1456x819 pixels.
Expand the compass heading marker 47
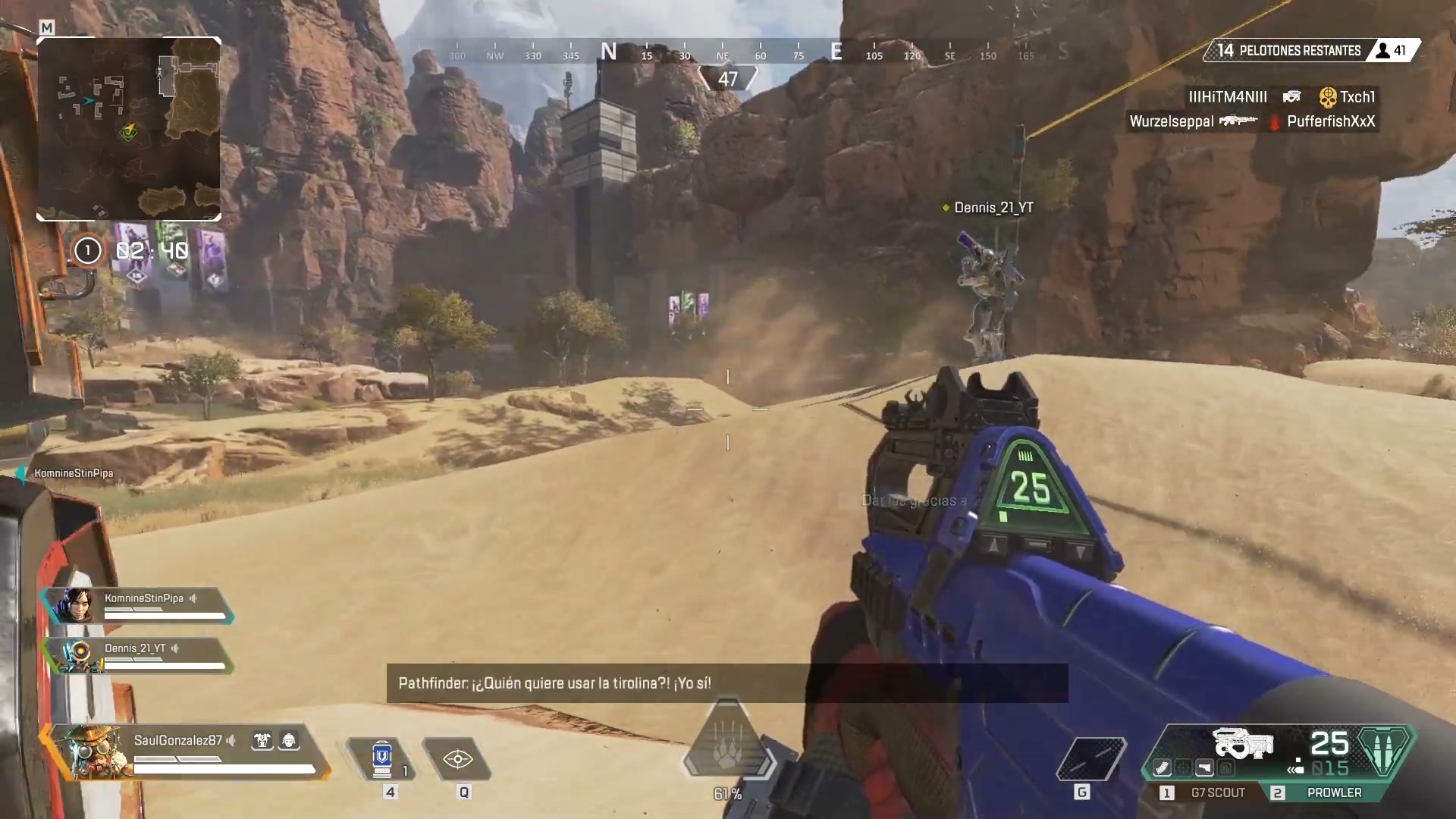[x=728, y=77]
